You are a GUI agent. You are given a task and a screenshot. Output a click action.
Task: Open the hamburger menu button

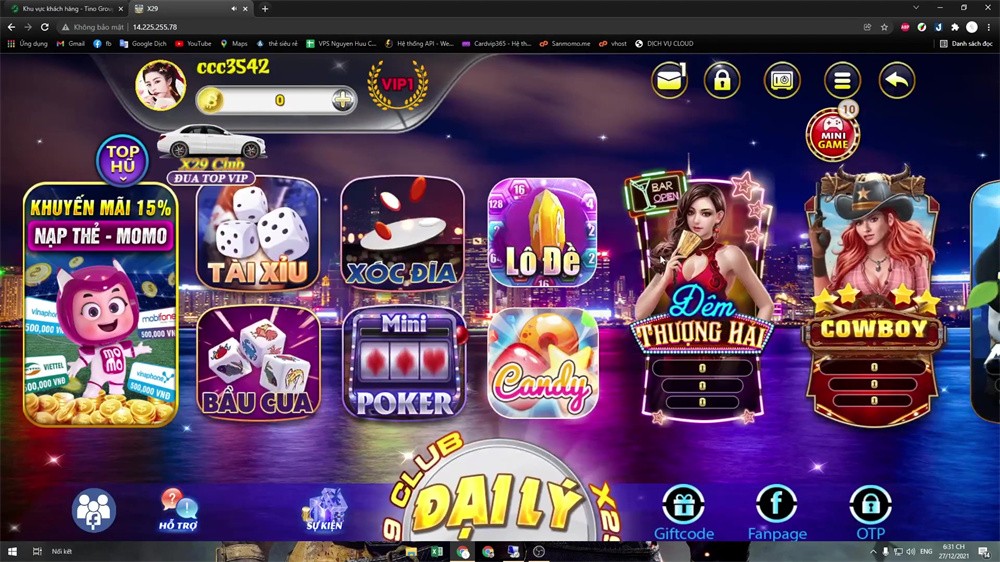point(842,80)
